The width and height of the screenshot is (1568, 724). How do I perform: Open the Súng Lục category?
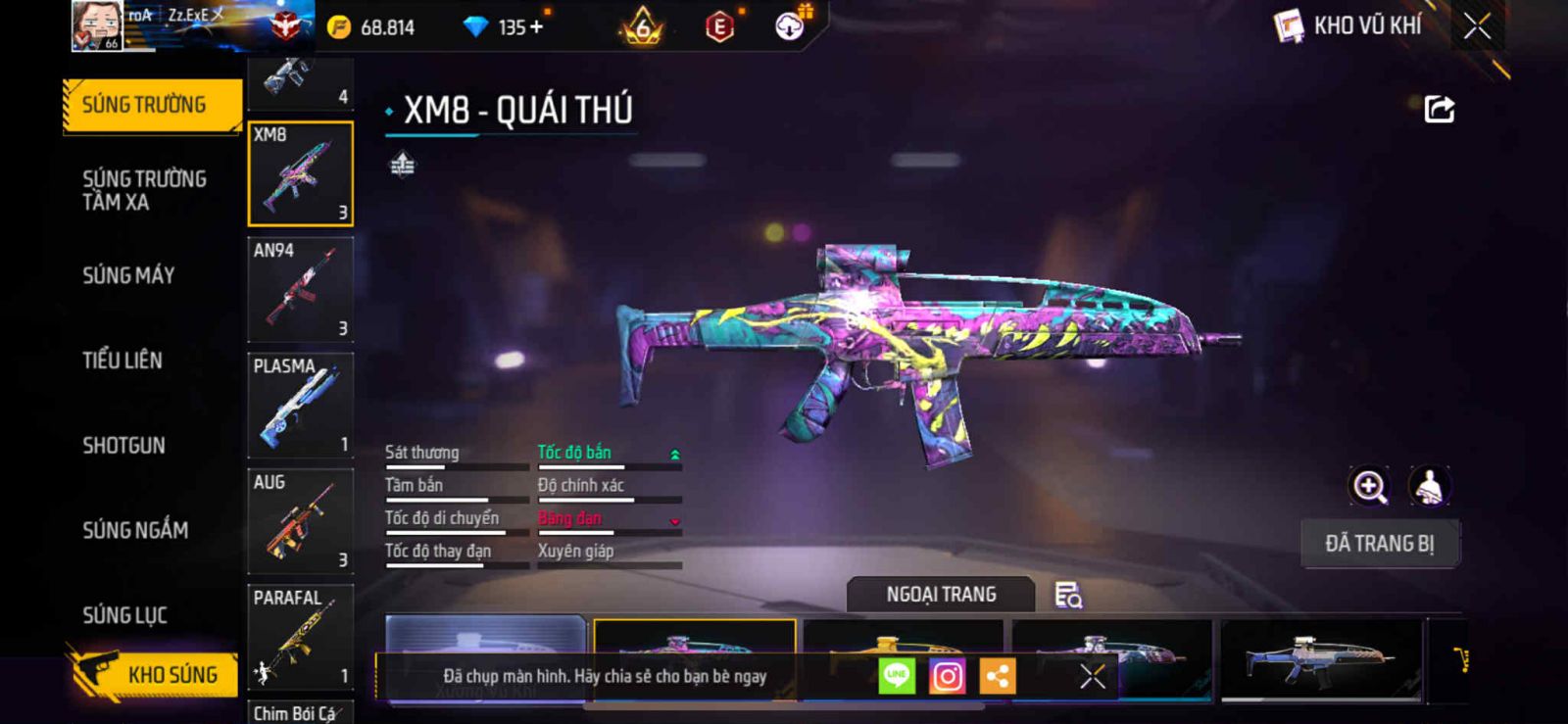tap(124, 615)
